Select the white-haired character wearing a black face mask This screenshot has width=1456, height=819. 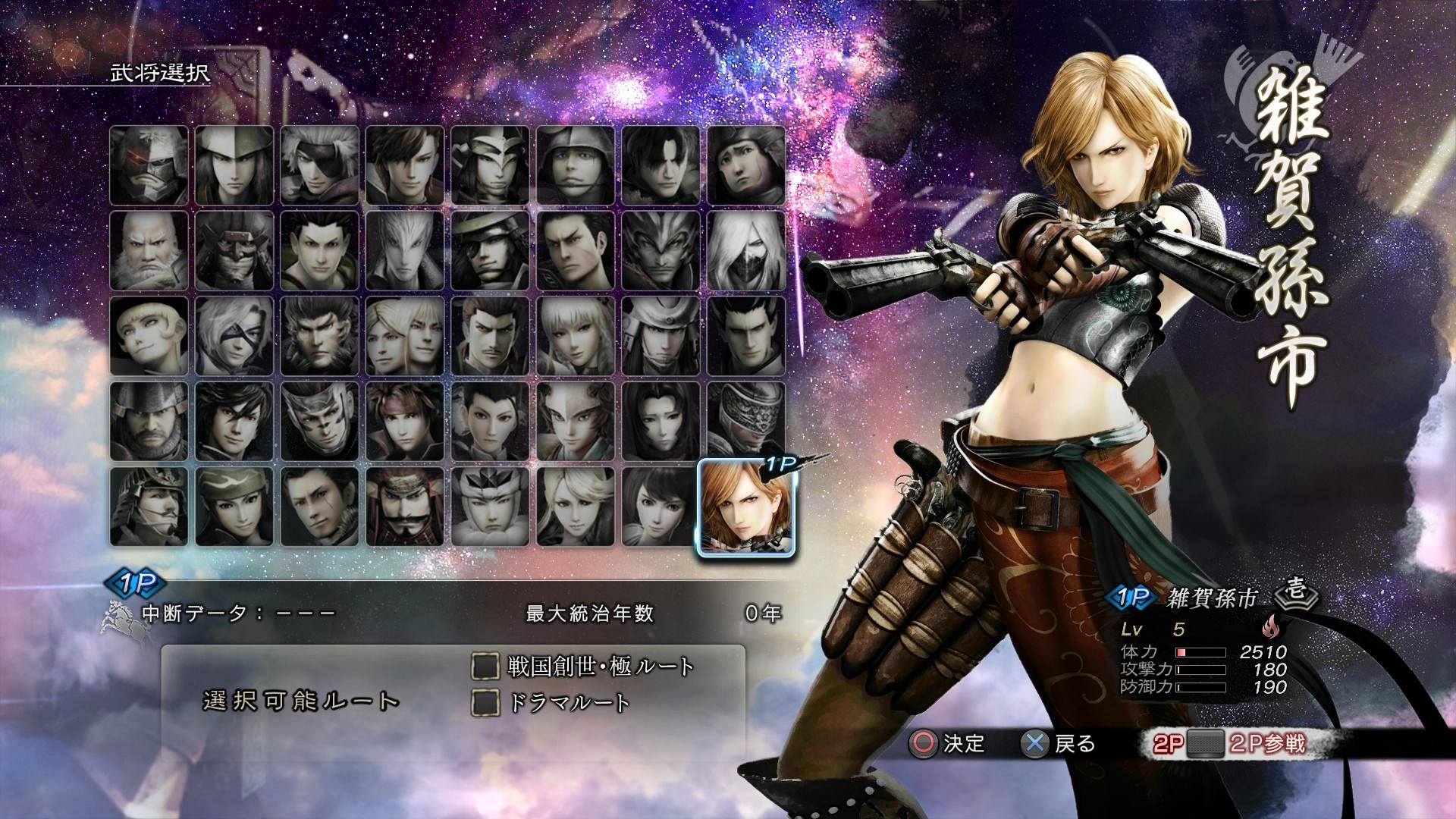[746, 251]
